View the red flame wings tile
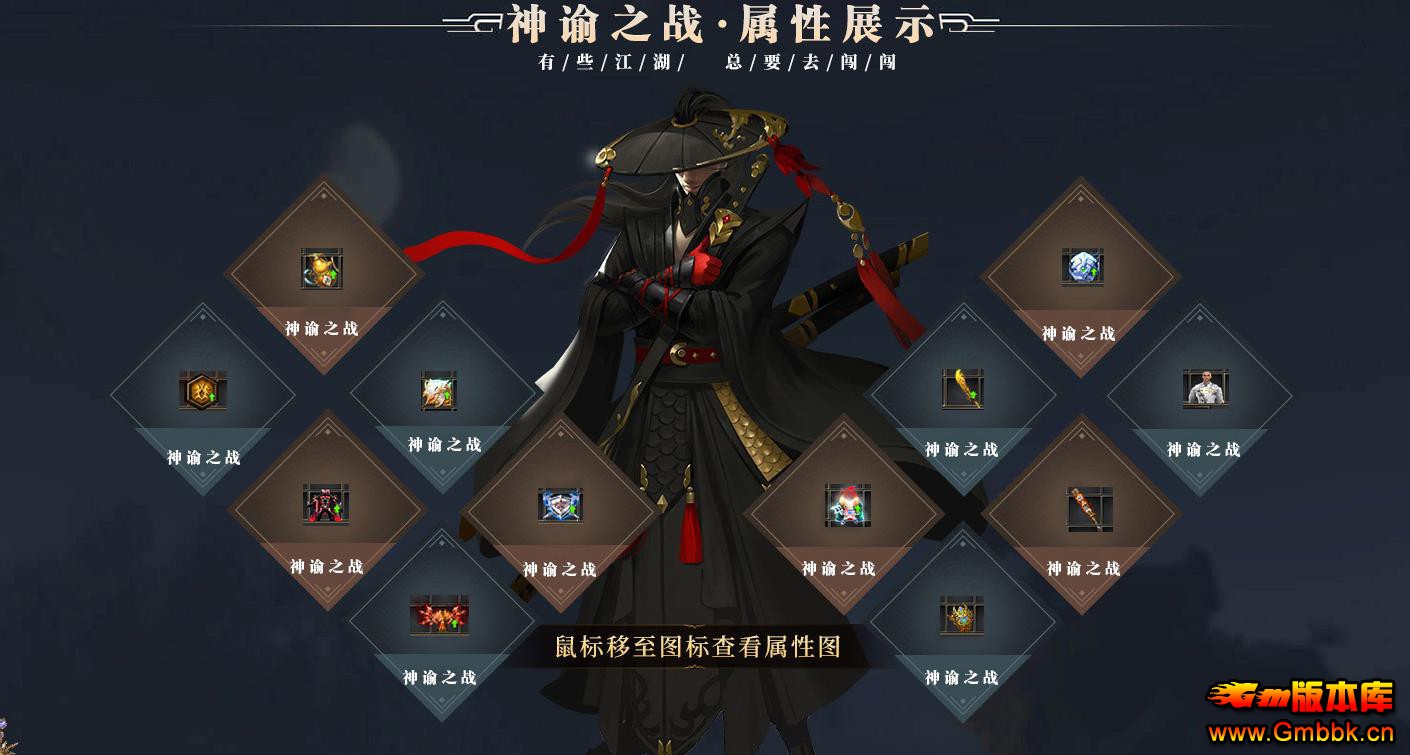 coord(439,615)
